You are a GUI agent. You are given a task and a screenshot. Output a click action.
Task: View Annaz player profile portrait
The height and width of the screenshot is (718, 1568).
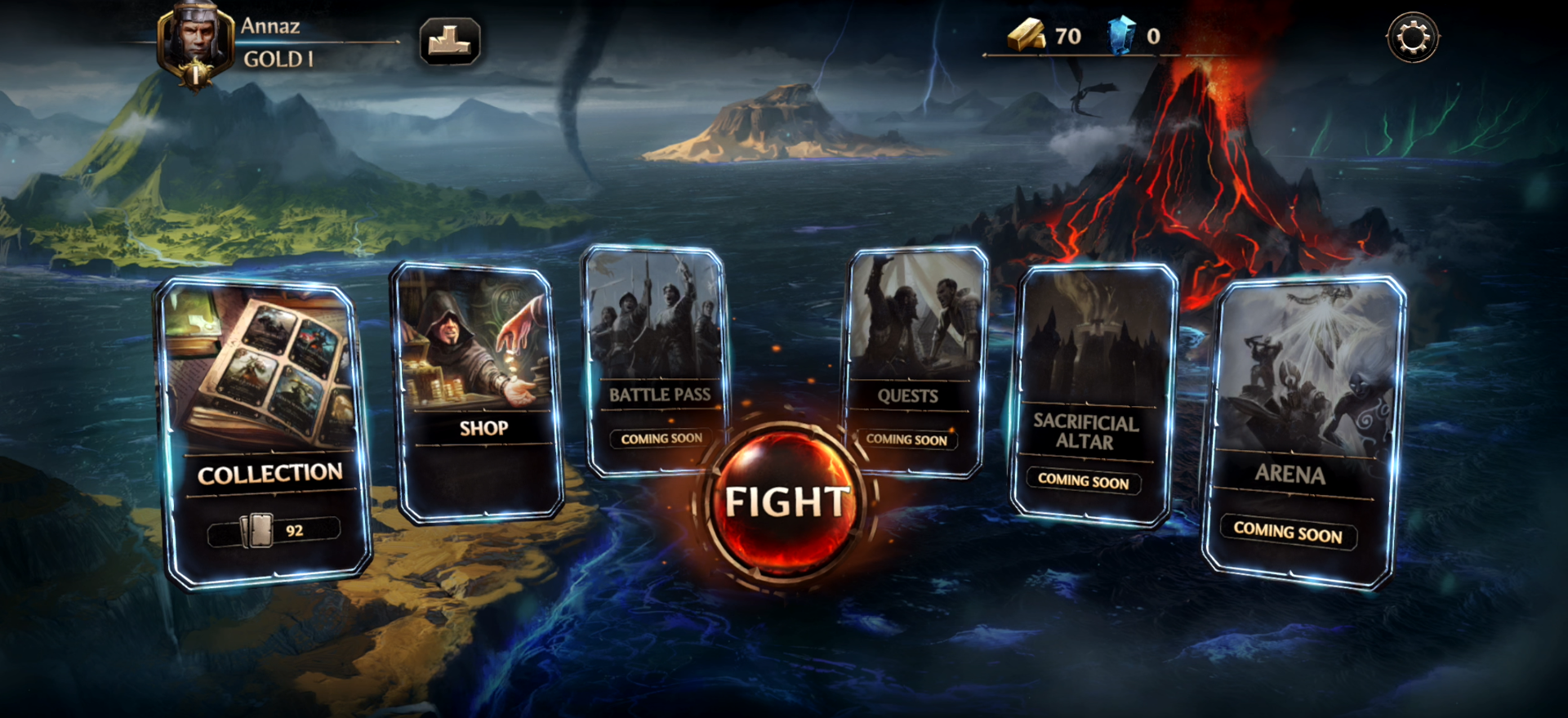pyautogui.click(x=196, y=42)
